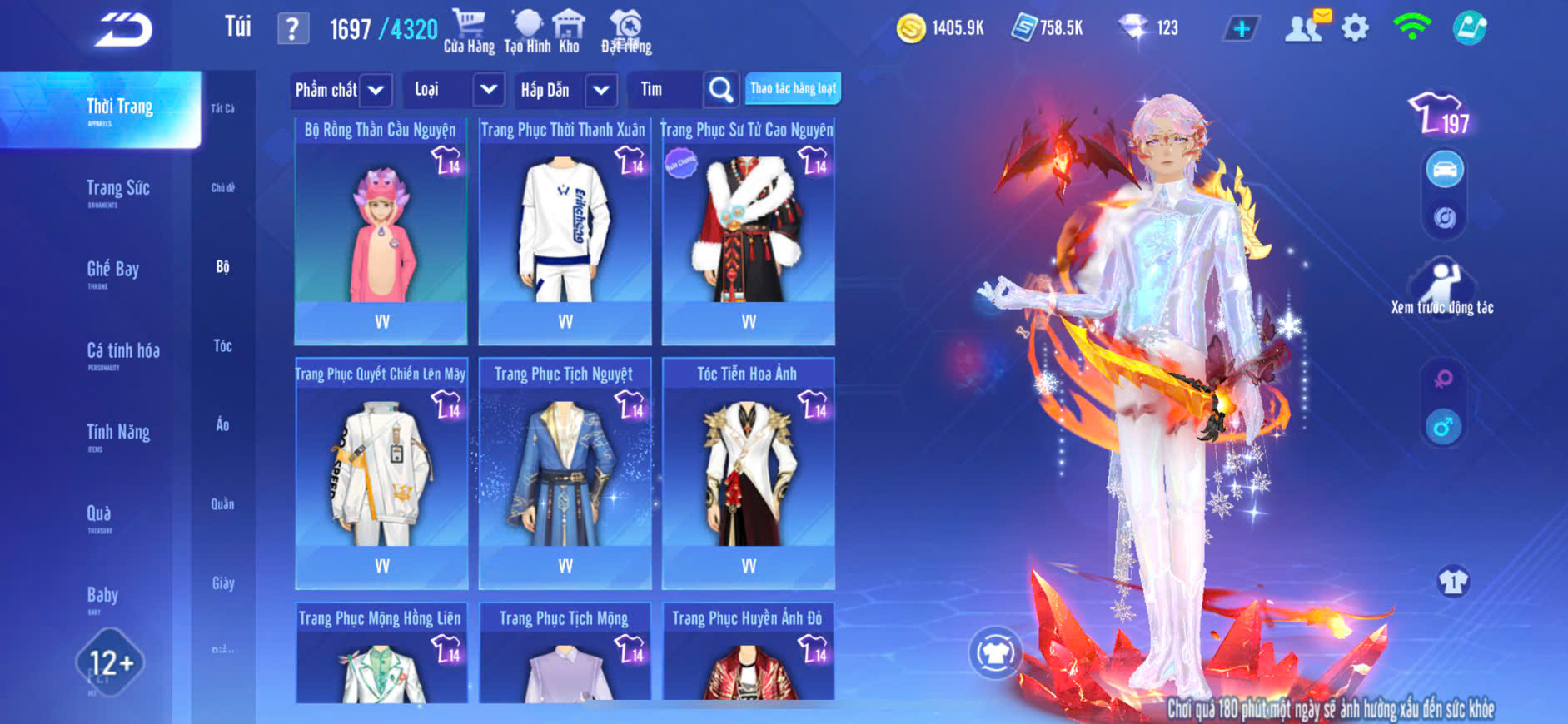Click the magnifying glass search button

tap(720, 90)
